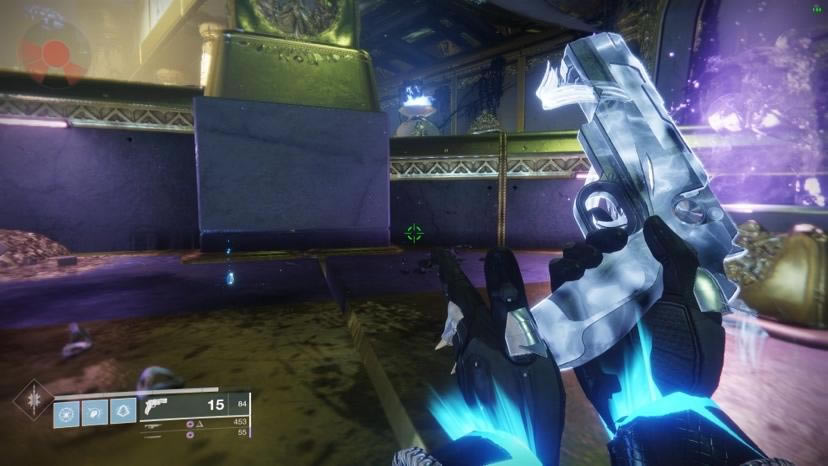
Task: Select the melee ability icon
Action: pos(95,411)
